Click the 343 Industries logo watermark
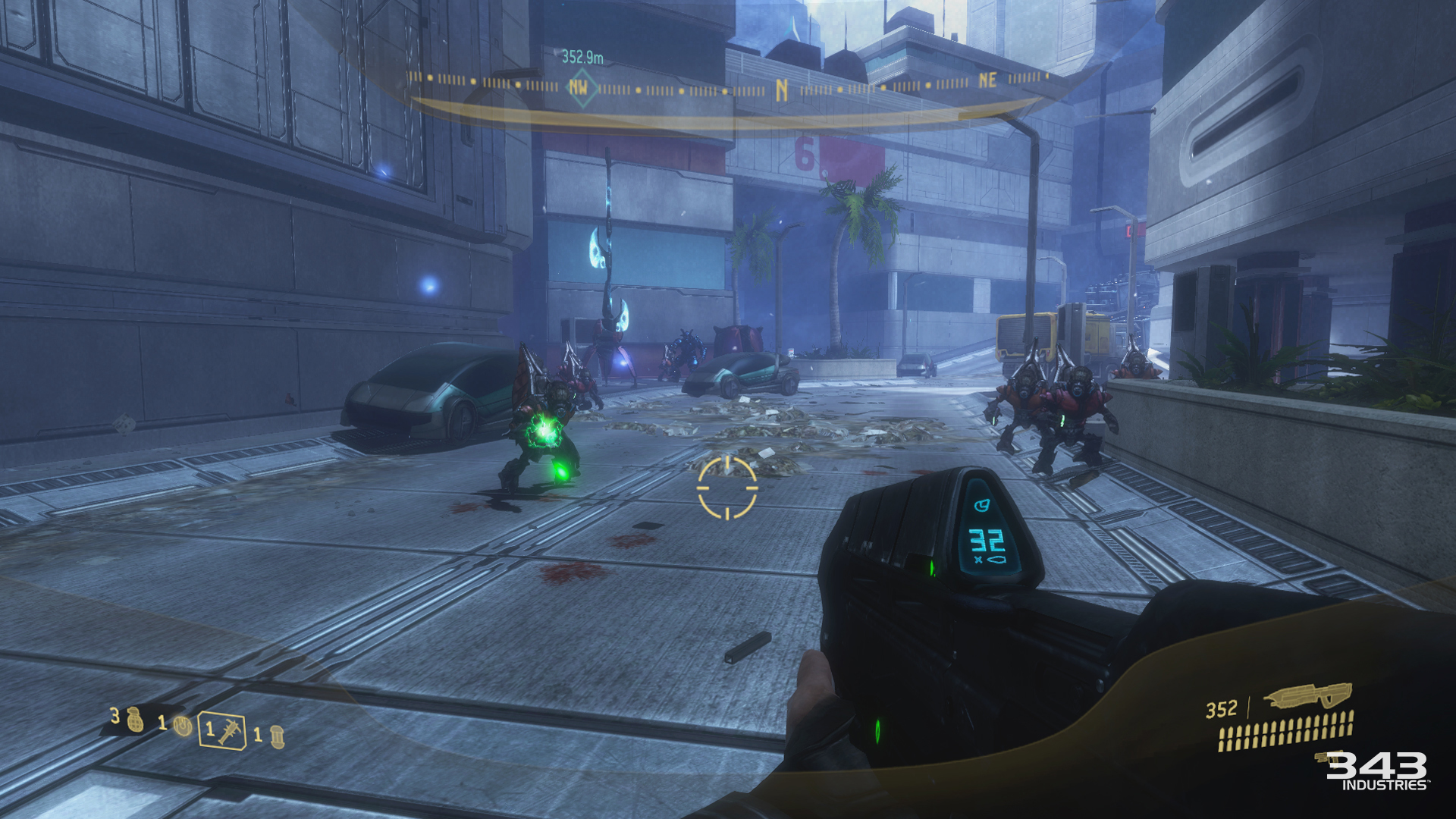Image resolution: width=1456 pixels, height=819 pixels. coord(1377,770)
